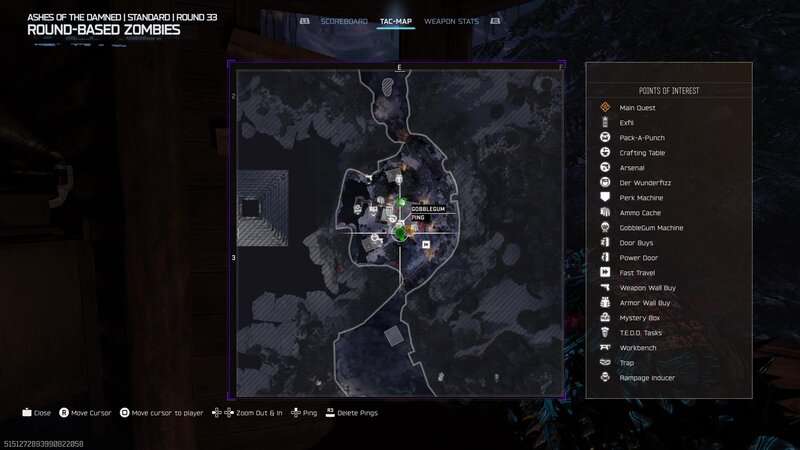The height and width of the screenshot is (450, 800).
Task: Pick the Mystery Box legend entry
Action: [x=640, y=318]
